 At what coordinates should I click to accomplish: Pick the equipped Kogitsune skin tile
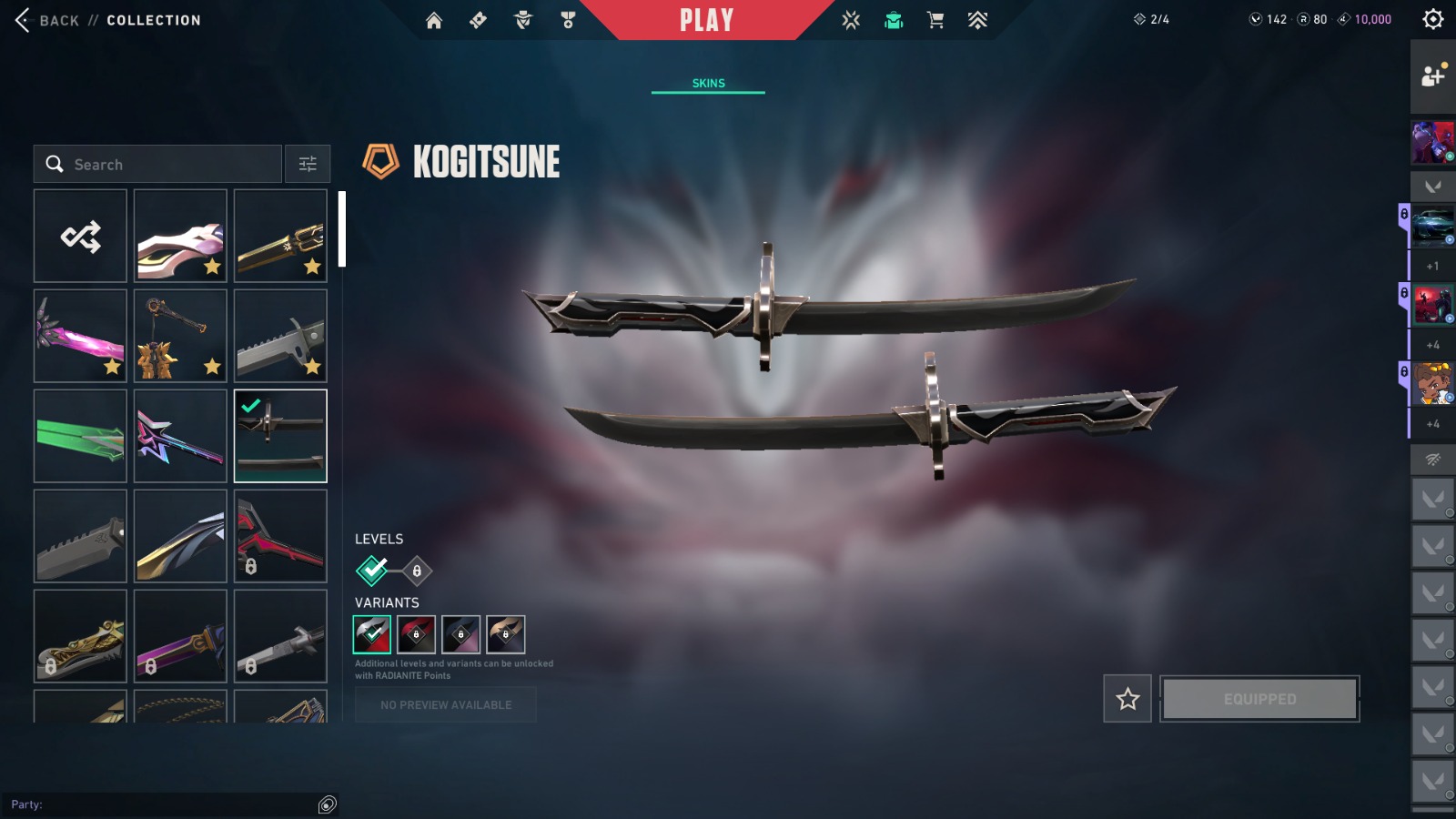tap(280, 436)
